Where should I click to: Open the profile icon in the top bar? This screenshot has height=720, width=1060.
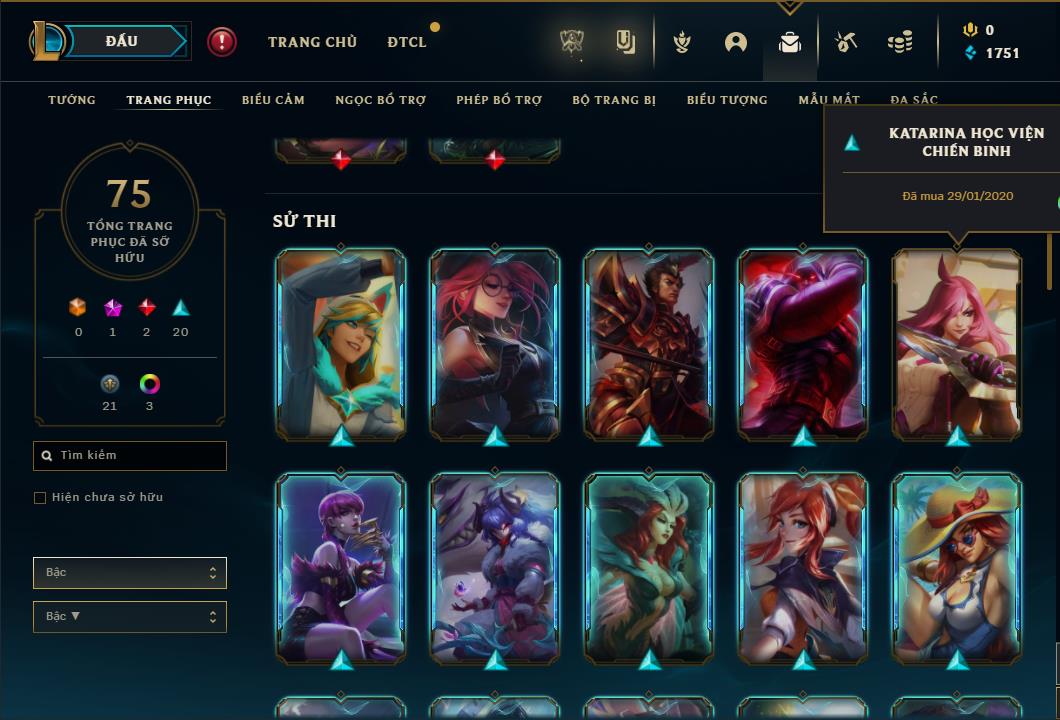point(736,42)
